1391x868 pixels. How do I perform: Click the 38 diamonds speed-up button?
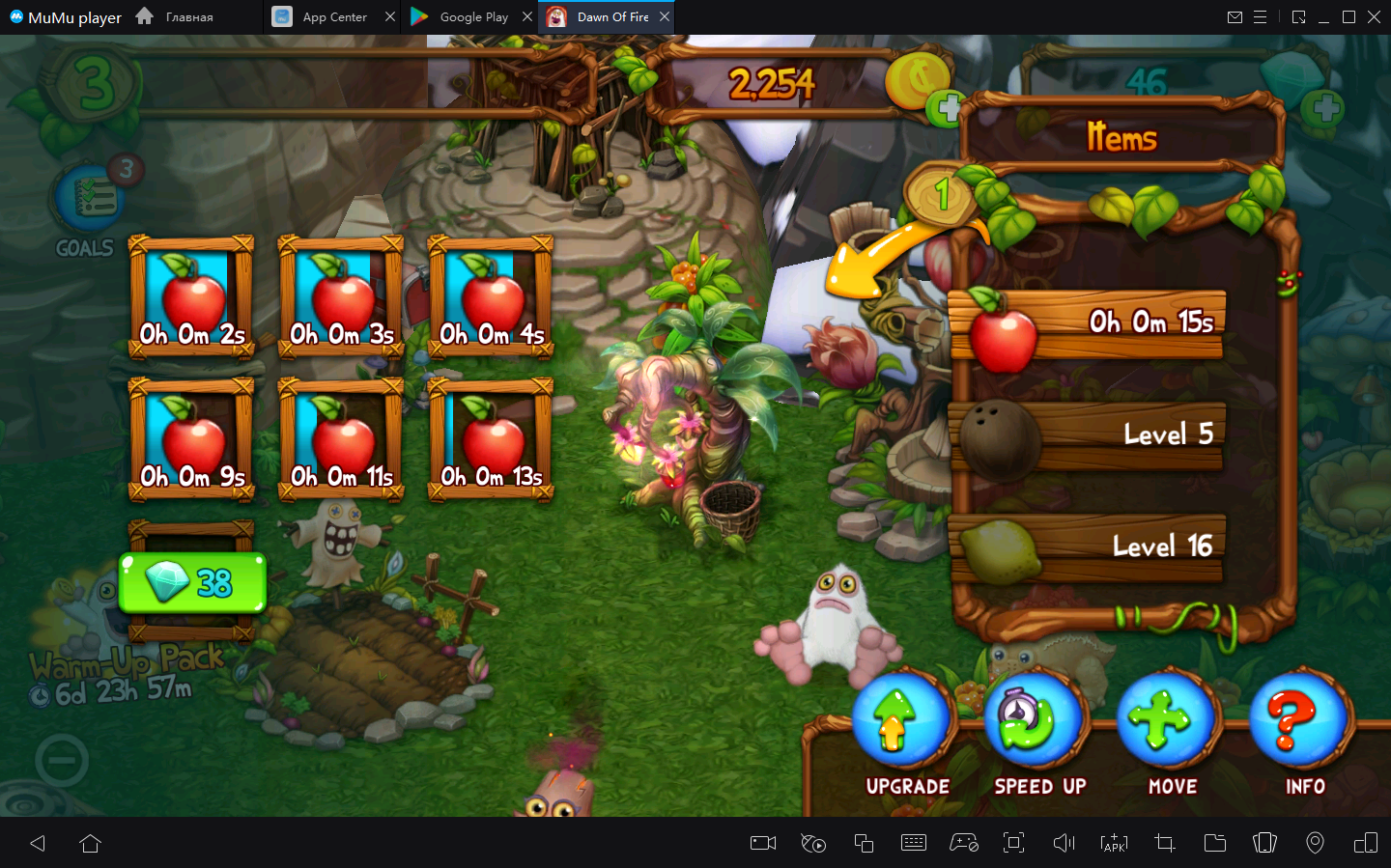[x=192, y=582]
